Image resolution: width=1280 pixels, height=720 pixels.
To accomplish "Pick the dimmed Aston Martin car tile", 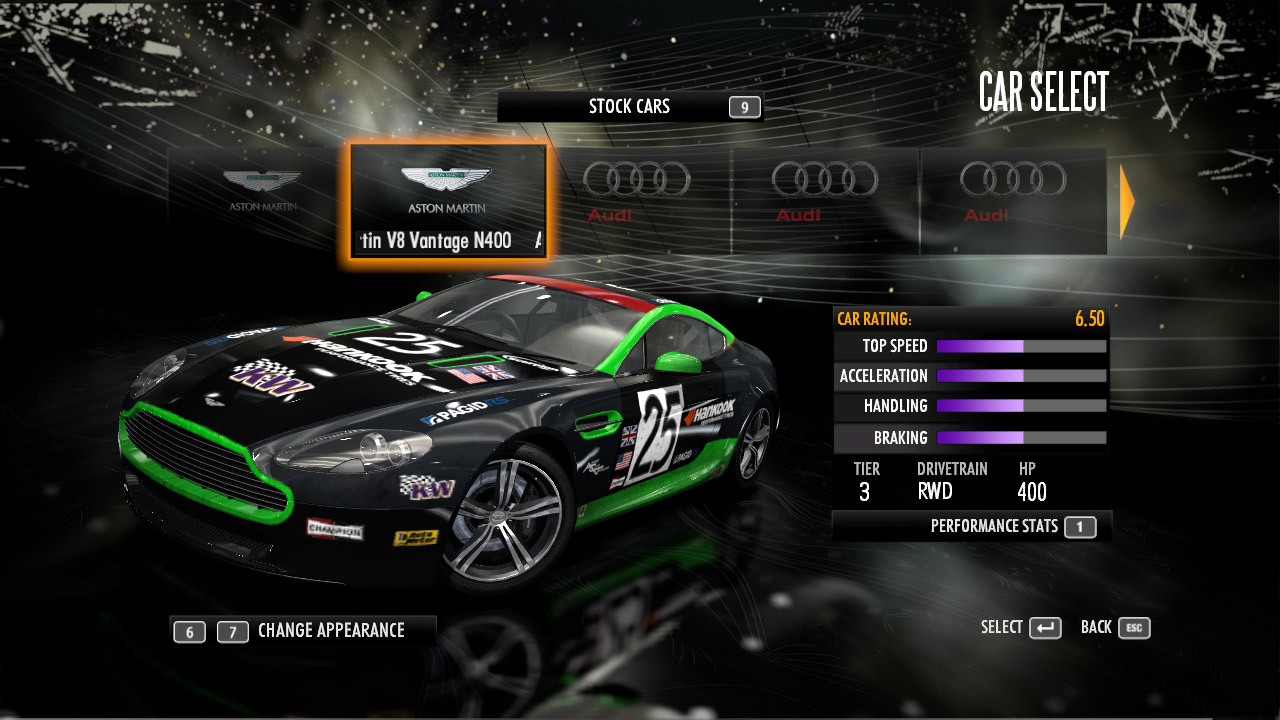I will 260,192.
